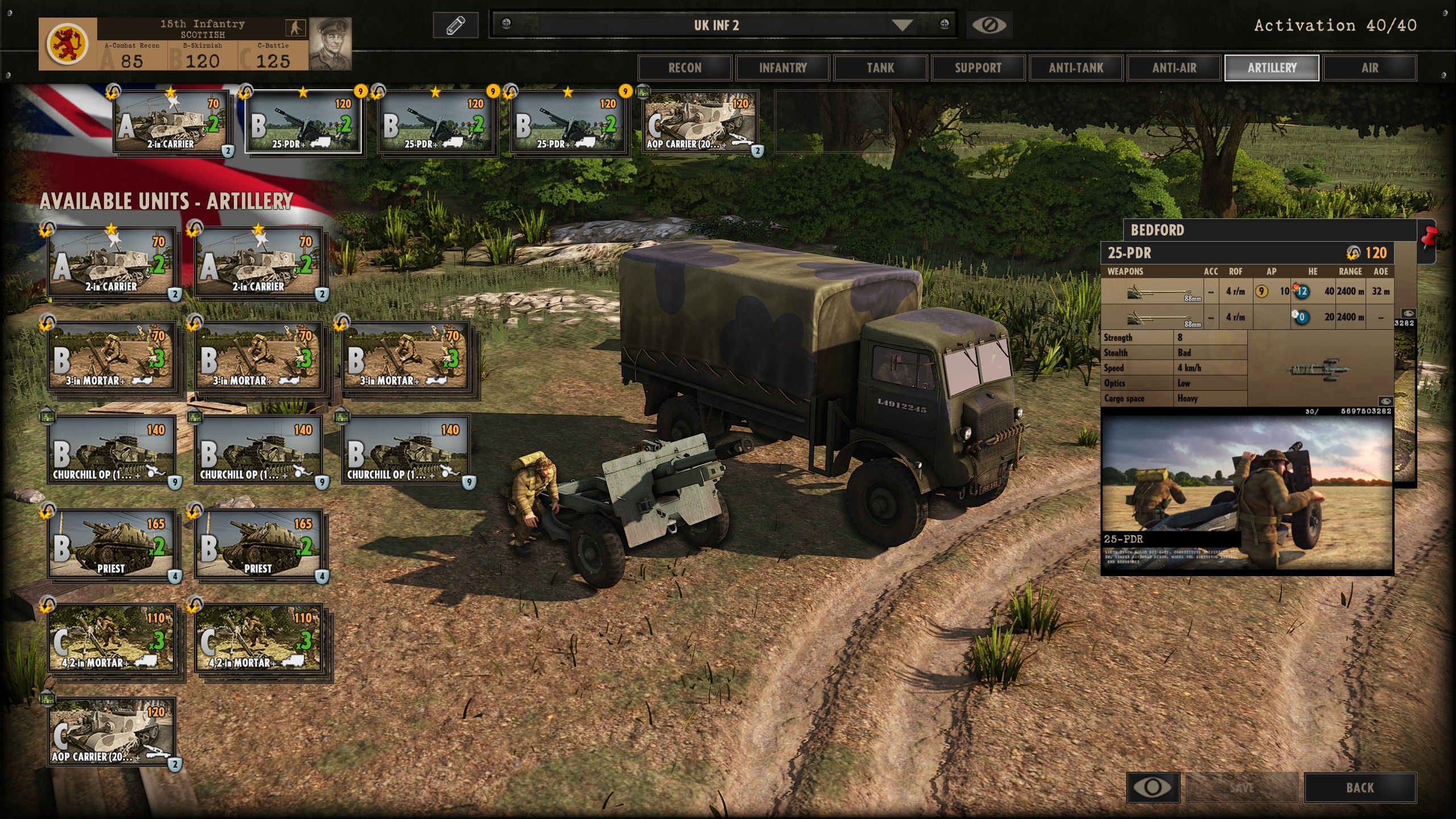This screenshot has height=819, width=1456.
Task: Select the Tank tab
Action: tap(880, 68)
